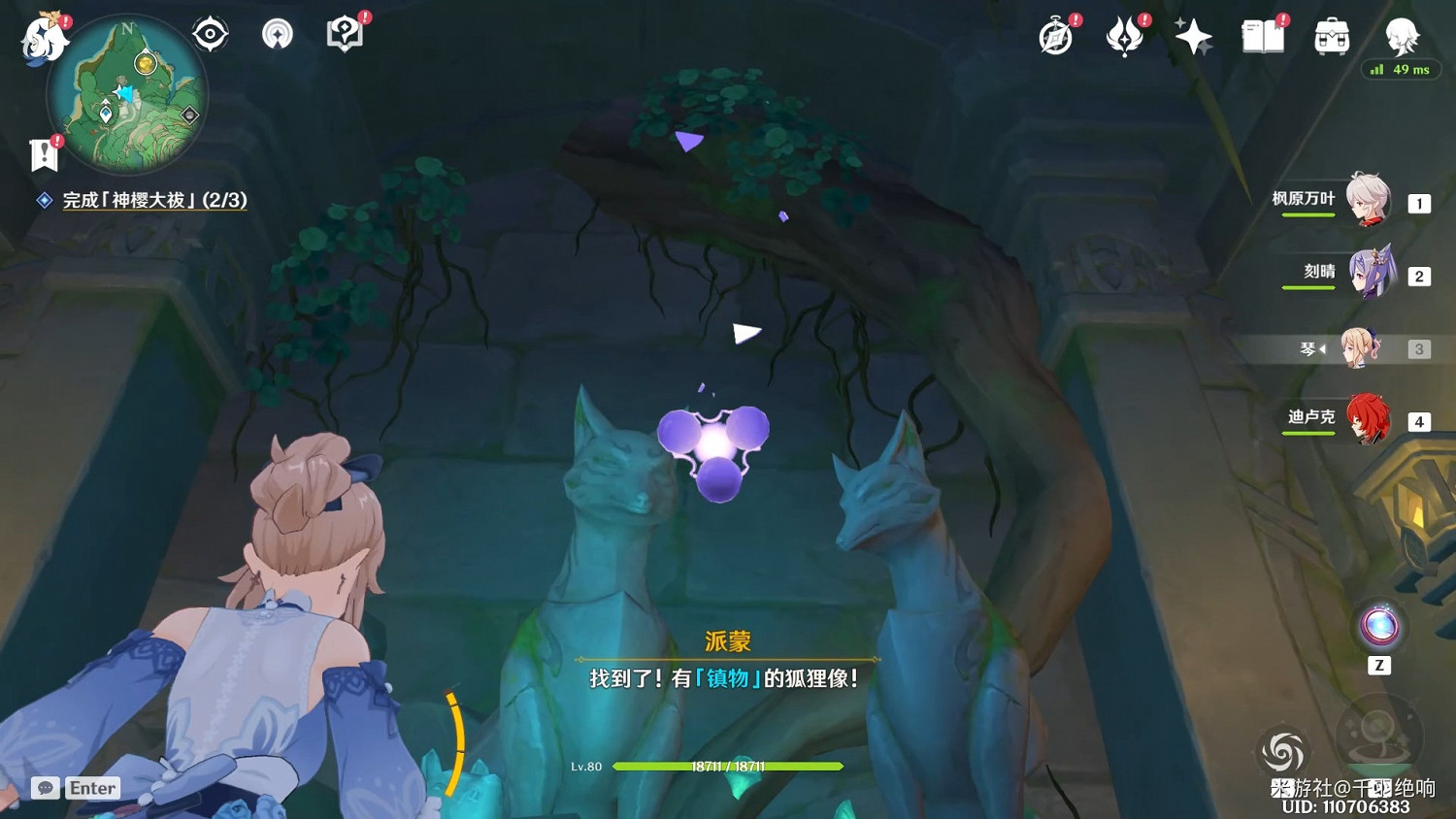Open the inventory backpack icon
Viewport: 1456px width, 819px height.
click(1331, 37)
